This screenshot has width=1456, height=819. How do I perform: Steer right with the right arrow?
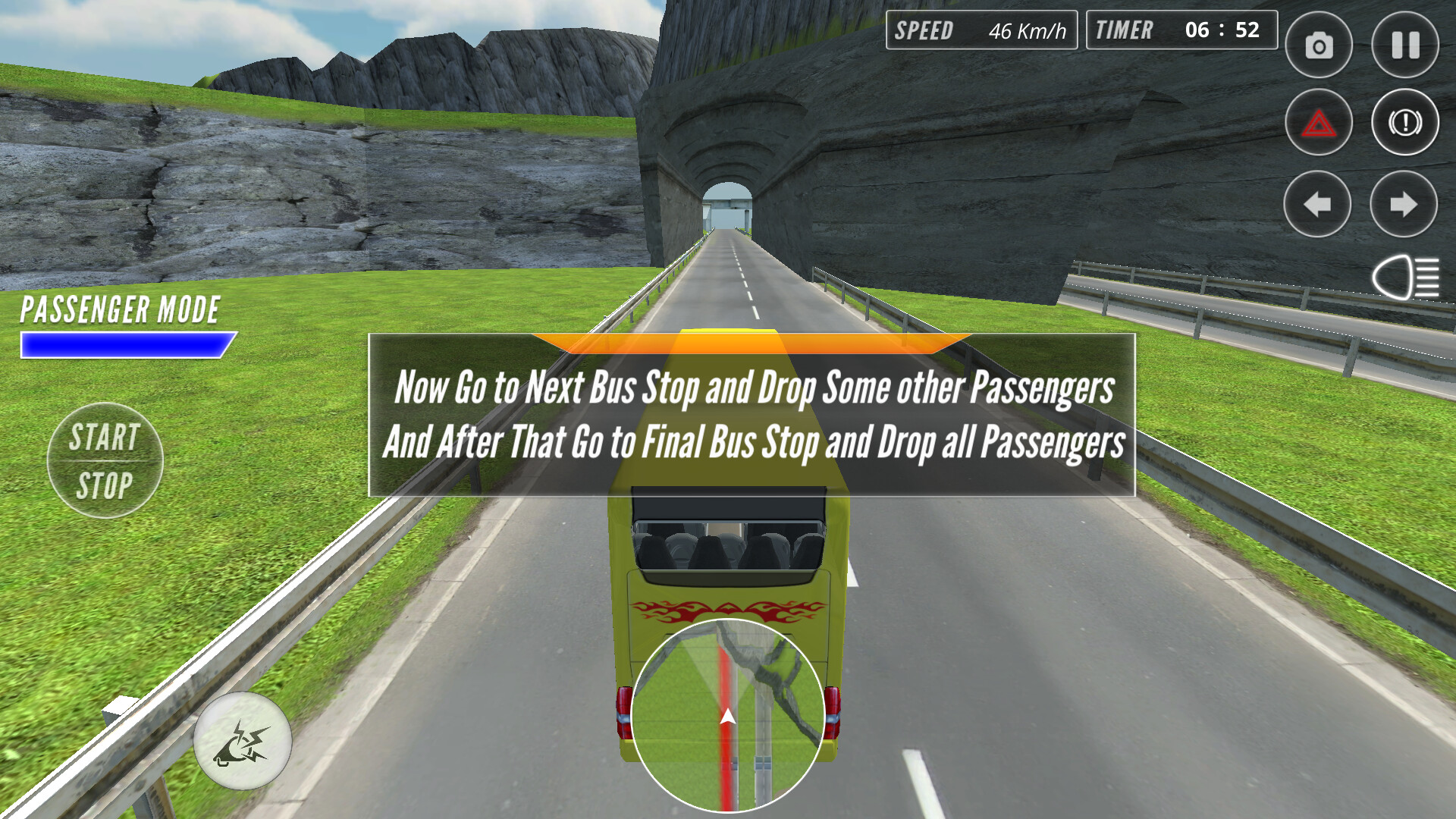[1404, 203]
